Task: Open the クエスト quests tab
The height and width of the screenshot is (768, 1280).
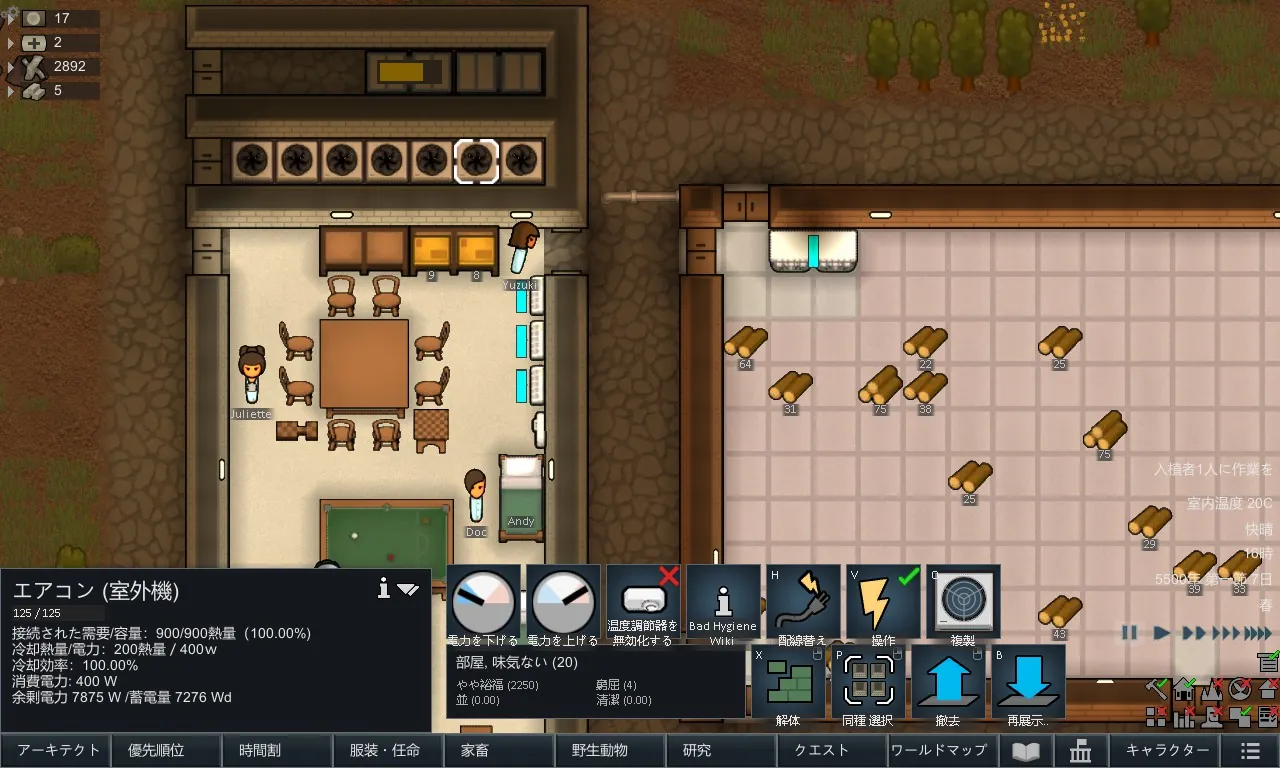Action: coord(829,750)
